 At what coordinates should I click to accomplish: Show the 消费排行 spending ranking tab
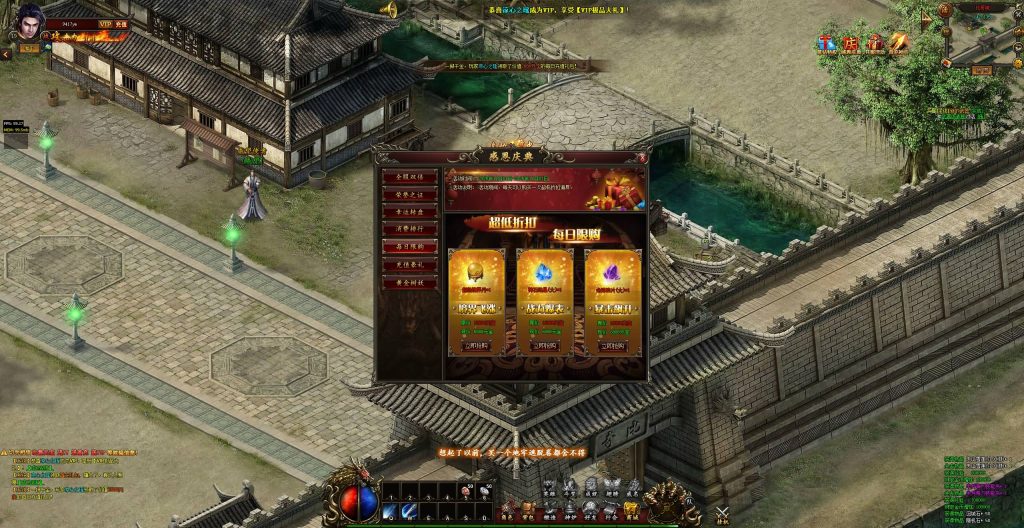click(410, 229)
